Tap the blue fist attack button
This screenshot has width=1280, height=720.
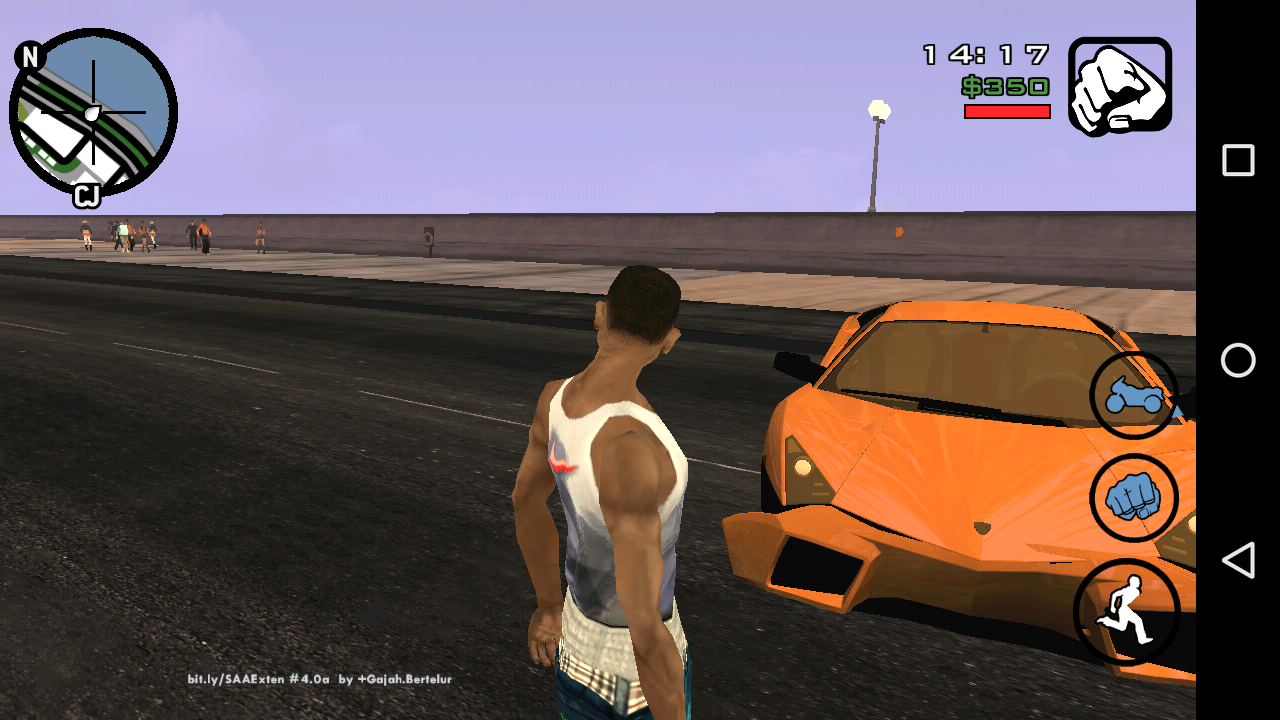(x=1135, y=499)
